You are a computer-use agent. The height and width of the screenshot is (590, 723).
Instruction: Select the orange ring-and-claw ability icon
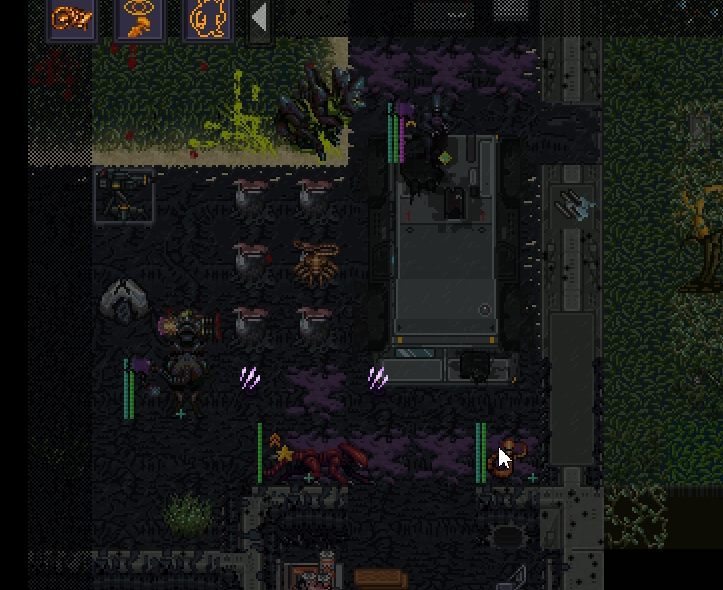coord(140,18)
